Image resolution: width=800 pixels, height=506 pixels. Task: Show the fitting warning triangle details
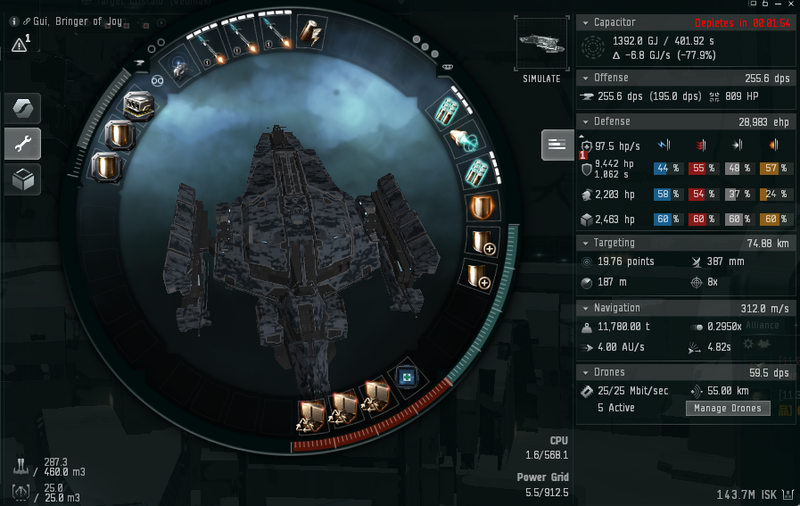pyautogui.click(x=20, y=44)
